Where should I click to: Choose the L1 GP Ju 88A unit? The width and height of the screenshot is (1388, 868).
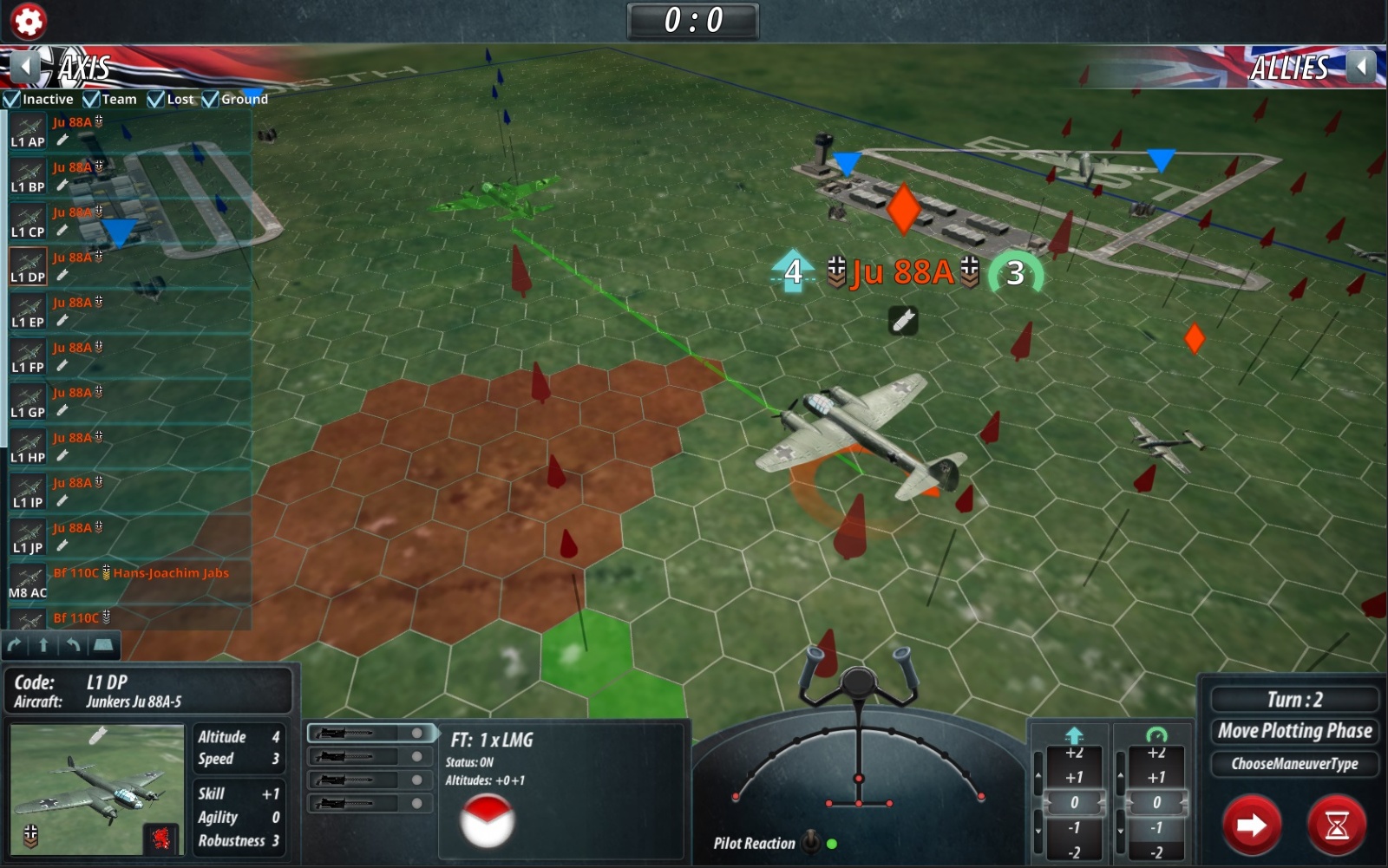pyautogui.click(x=130, y=402)
